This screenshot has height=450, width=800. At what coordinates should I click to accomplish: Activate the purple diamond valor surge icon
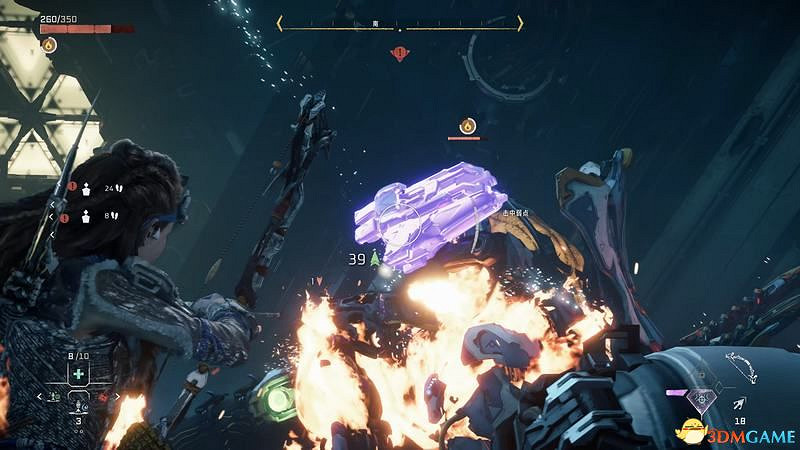pos(701,397)
